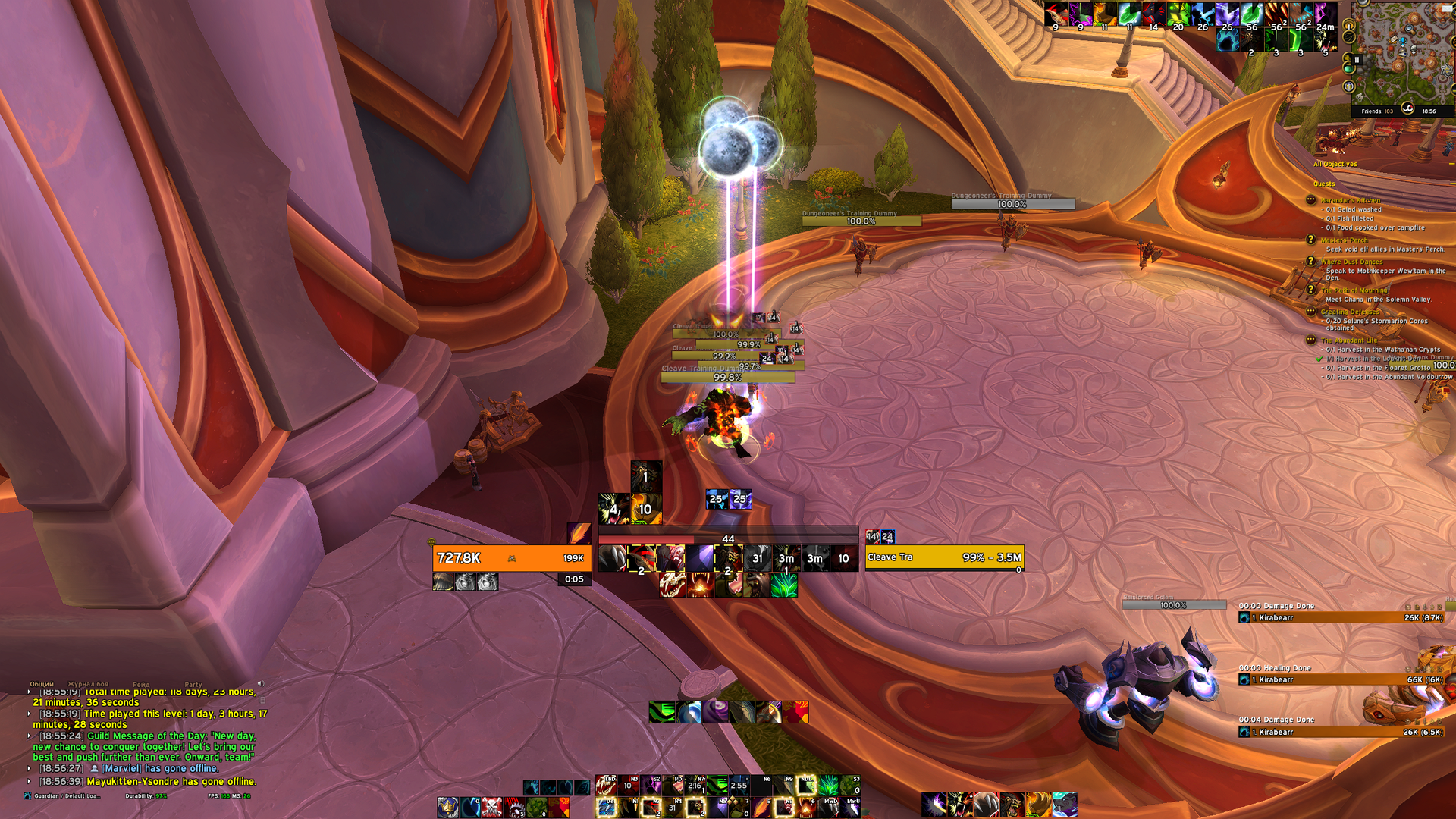Image resolution: width=1456 pixels, height=819 pixels.
Task: Collapse the All Objectives tracker header
Action: (1335, 164)
